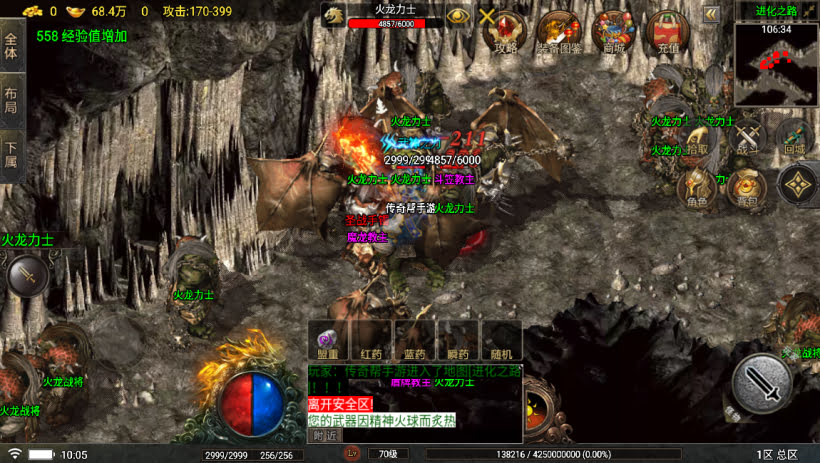The width and height of the screenshot is (820, 463).
Task: Use the 红药 red potion slot
Action: (x=372, y=340)
